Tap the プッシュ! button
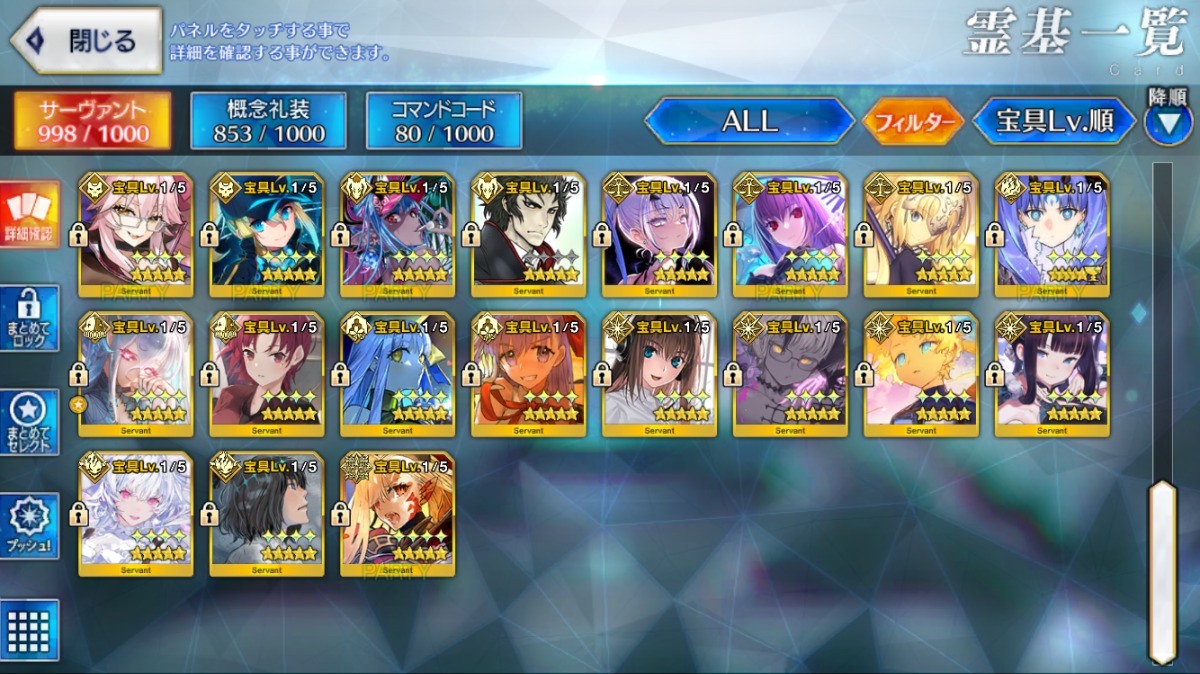 coord(29,526)
